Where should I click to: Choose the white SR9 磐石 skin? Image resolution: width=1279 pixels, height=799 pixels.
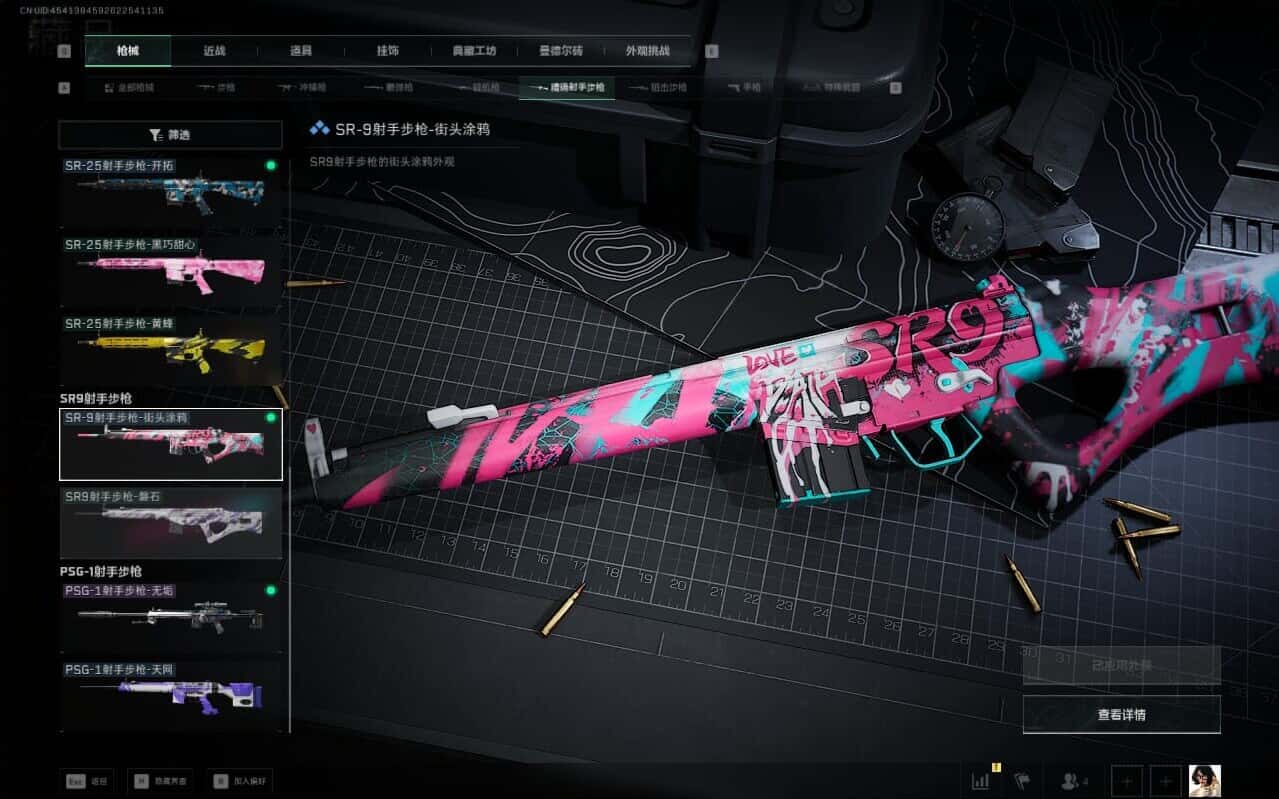(x=170, y=522)
